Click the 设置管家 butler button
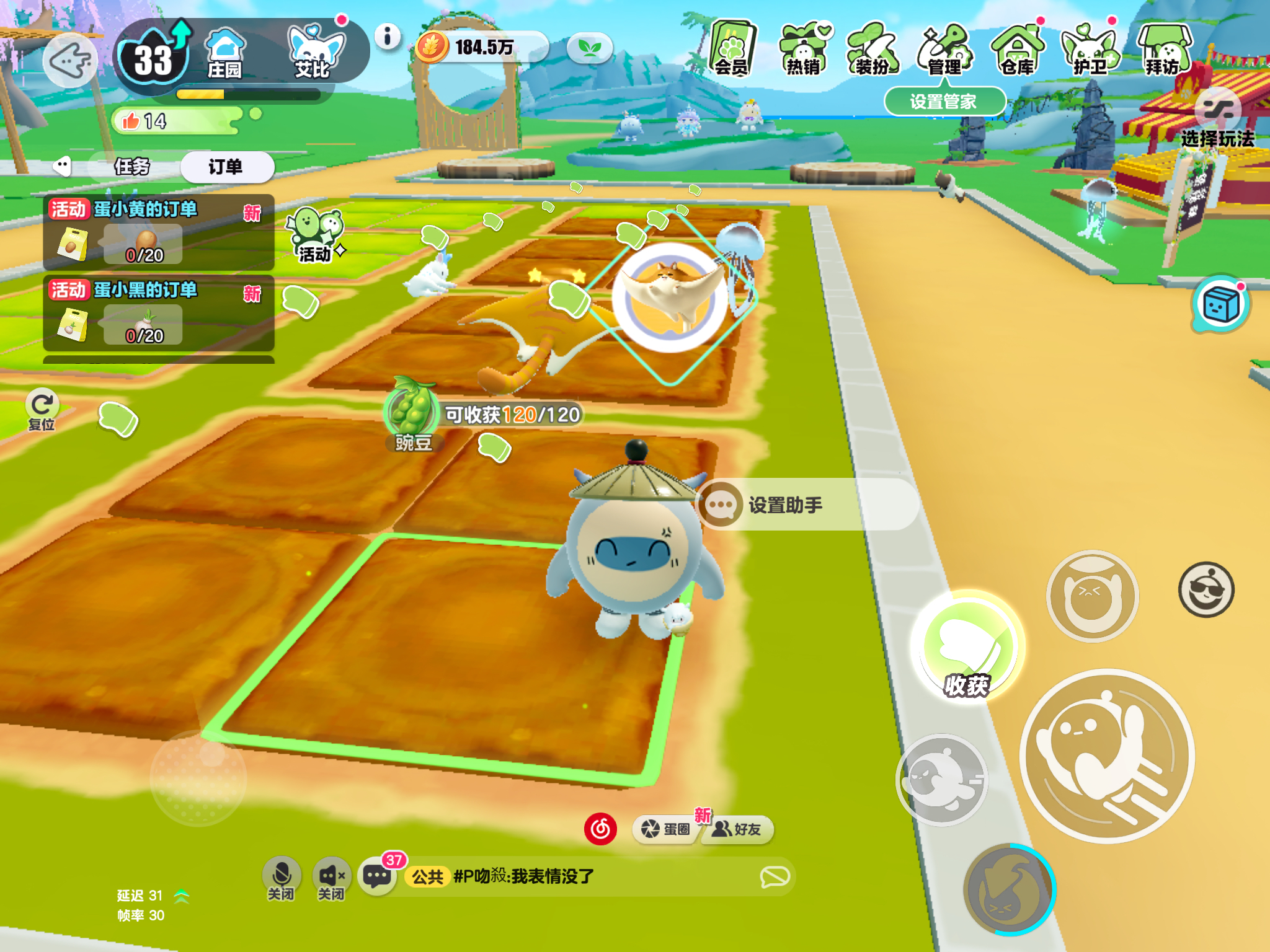The height and width of the screenshot is (952, 1270). point(943,101)
